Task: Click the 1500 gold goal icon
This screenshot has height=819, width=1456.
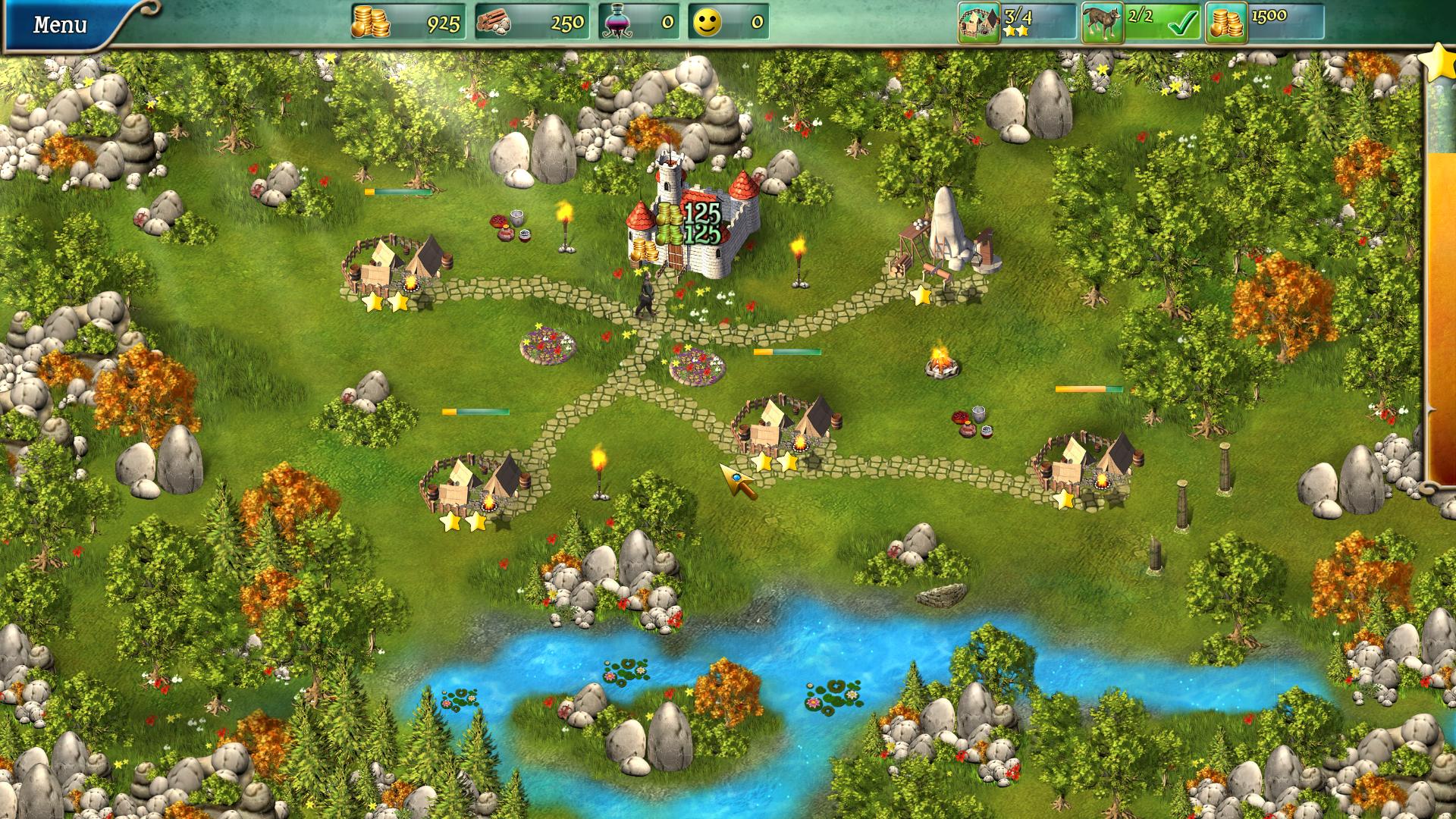Action: [x=1226, y=23]
